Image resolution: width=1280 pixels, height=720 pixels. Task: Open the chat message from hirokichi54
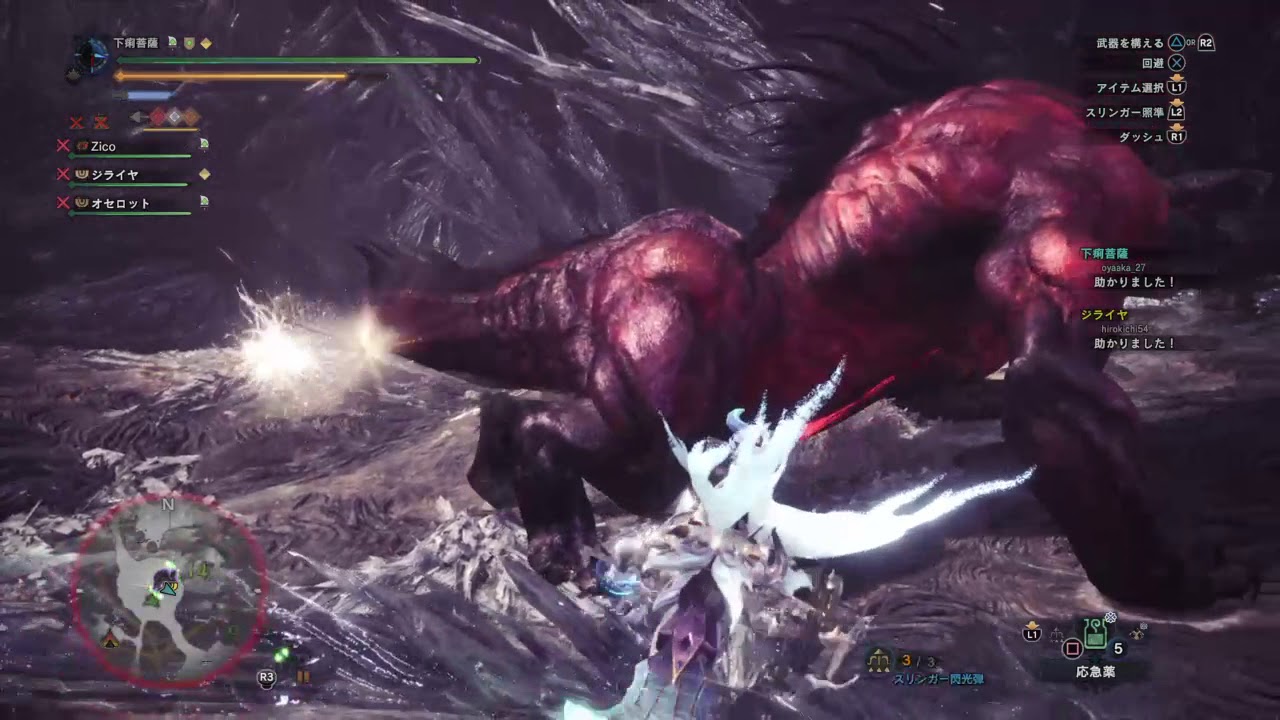tap(1133, 343)
